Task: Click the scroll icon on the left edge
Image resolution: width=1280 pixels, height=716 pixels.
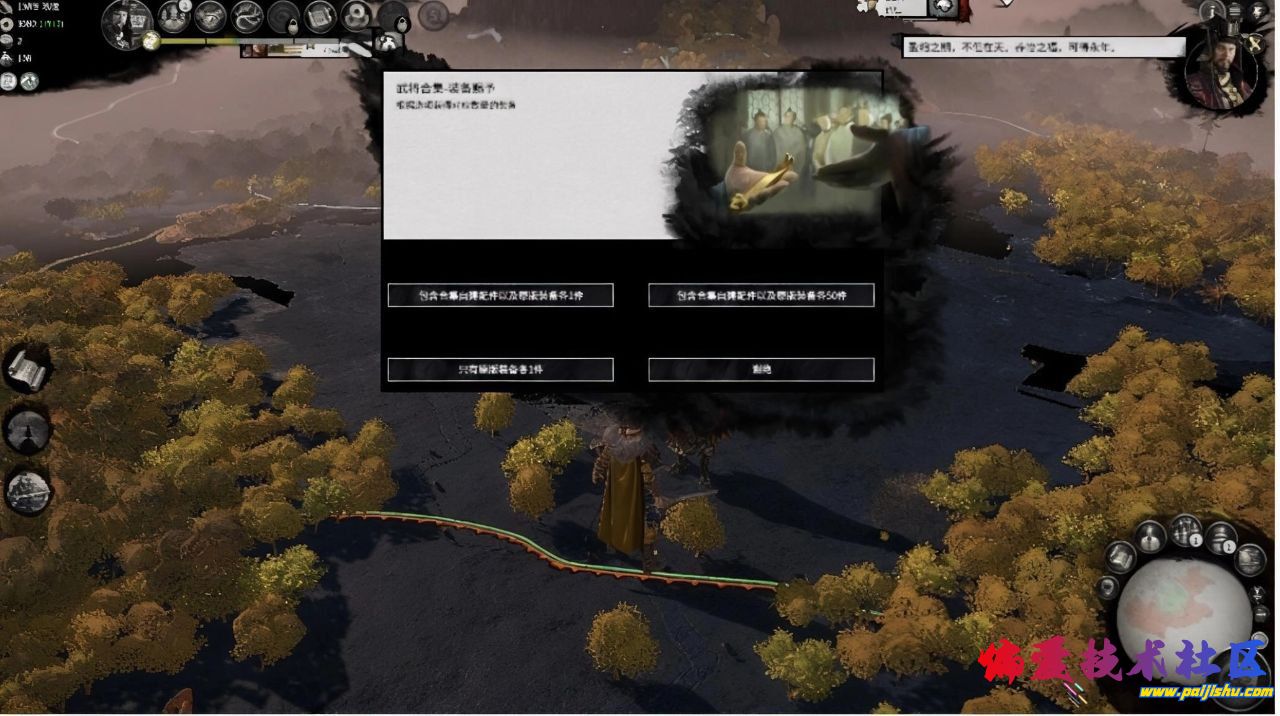Action: (26, 370)
